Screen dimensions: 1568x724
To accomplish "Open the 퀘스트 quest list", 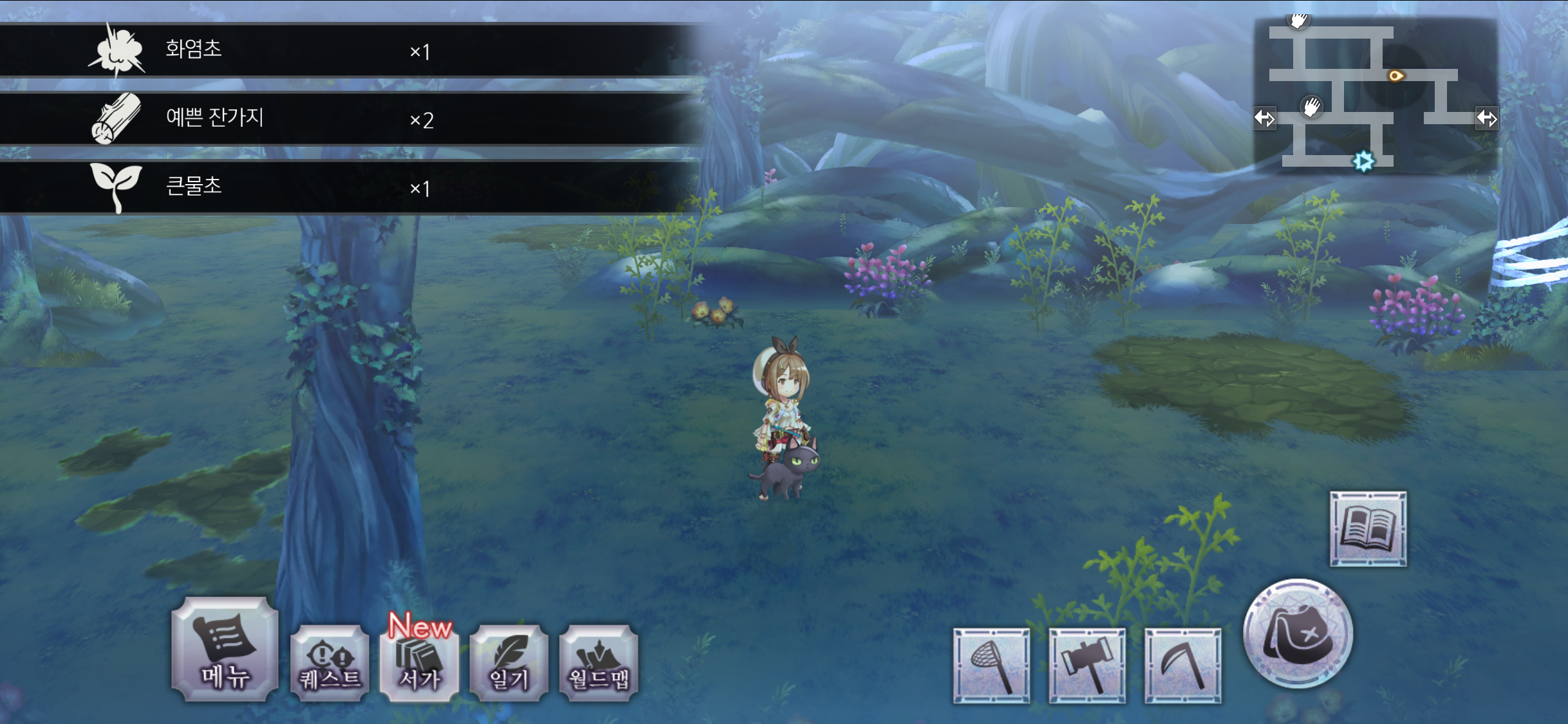I will (330, 662).
